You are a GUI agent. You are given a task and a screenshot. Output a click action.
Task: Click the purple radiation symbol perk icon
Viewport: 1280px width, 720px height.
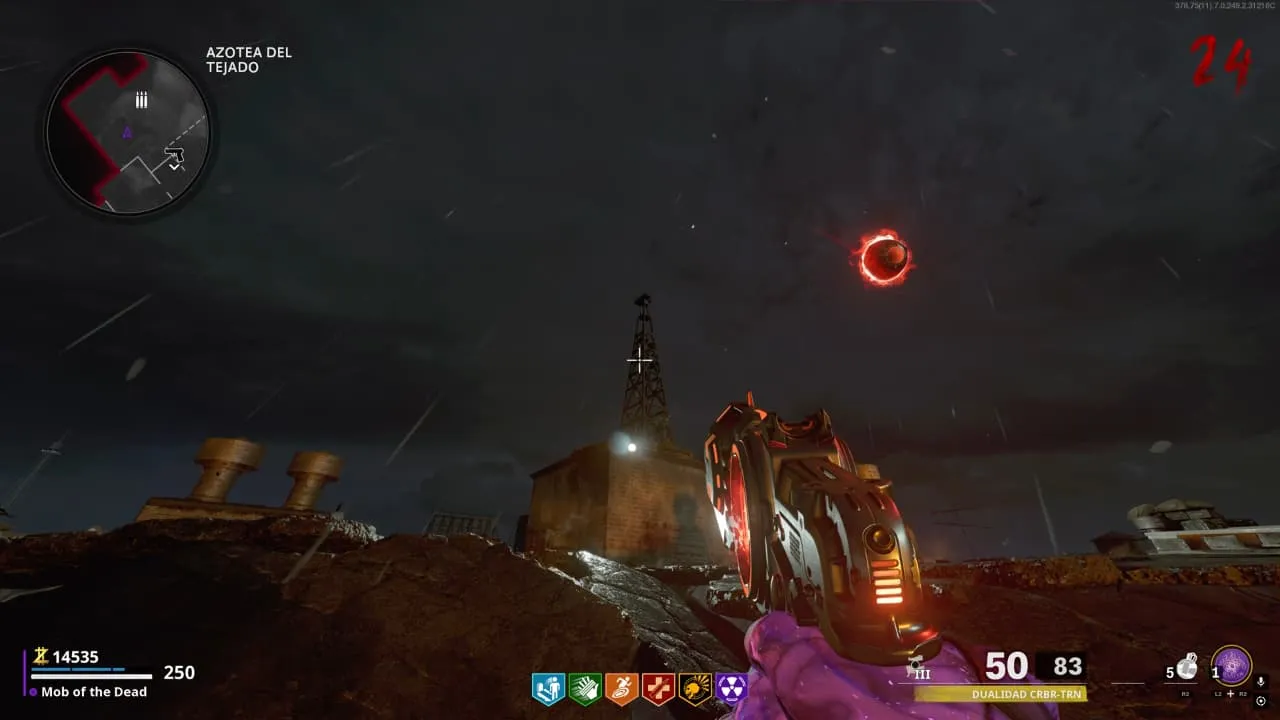coord(732,688)
